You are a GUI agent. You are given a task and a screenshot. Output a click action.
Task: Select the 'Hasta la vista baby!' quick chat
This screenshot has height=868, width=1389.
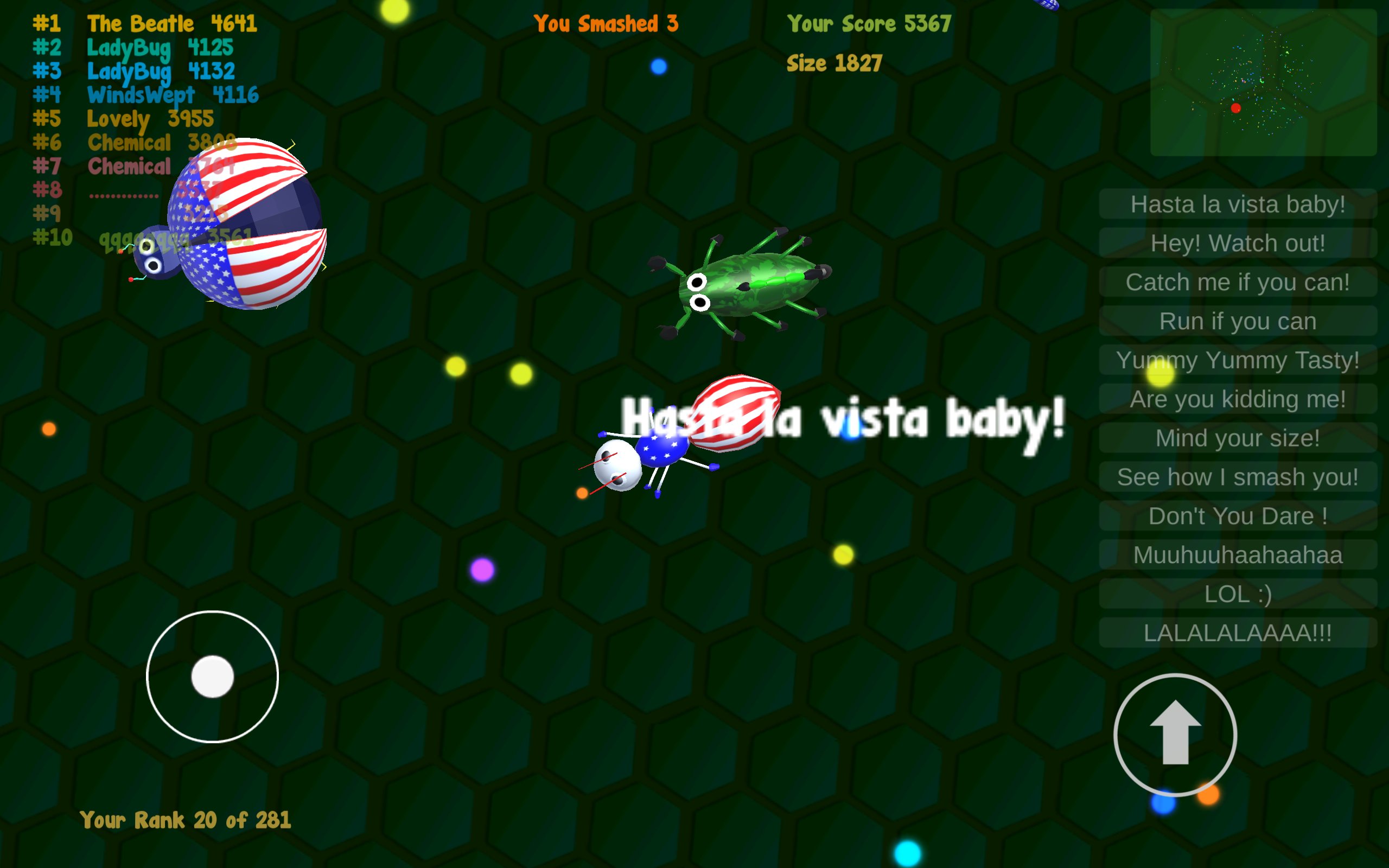coord(1237,204)
